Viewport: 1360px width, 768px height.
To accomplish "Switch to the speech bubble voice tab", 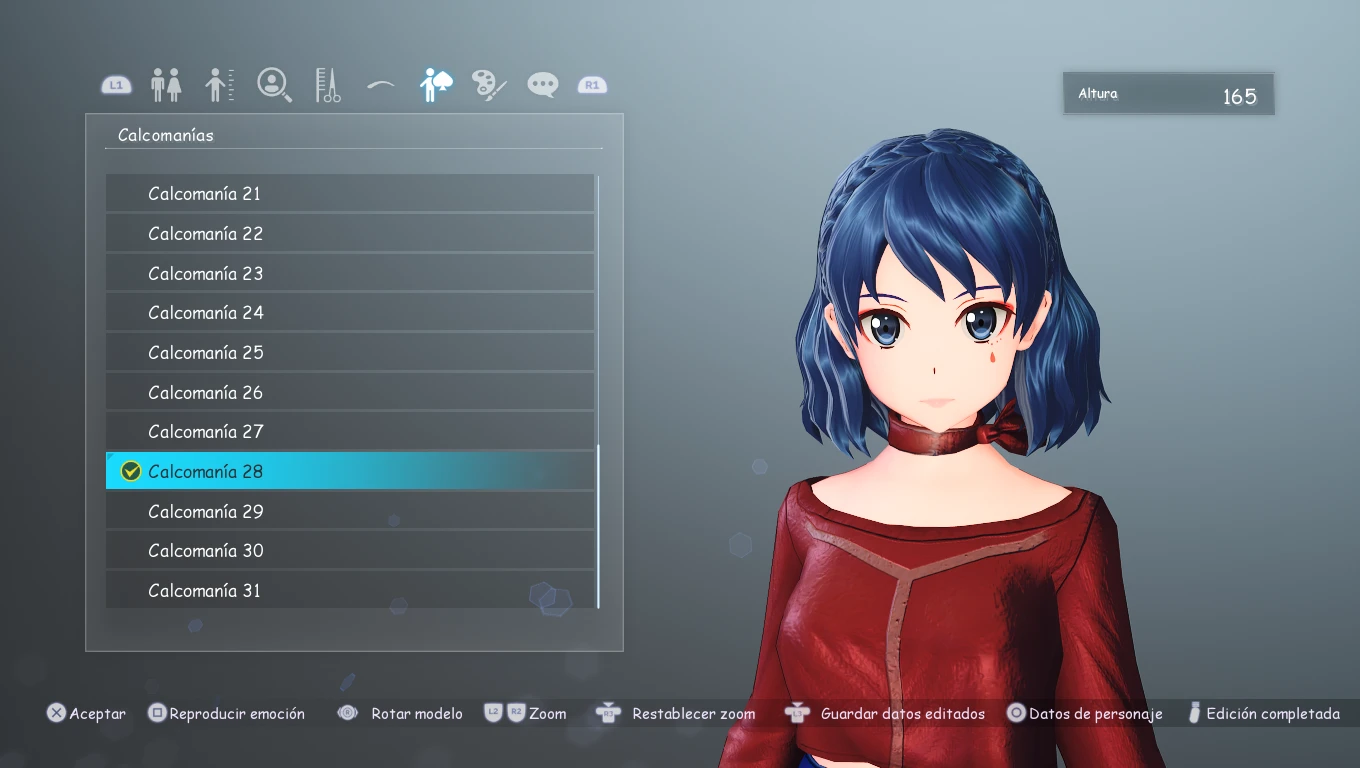I will click(543, 85).
